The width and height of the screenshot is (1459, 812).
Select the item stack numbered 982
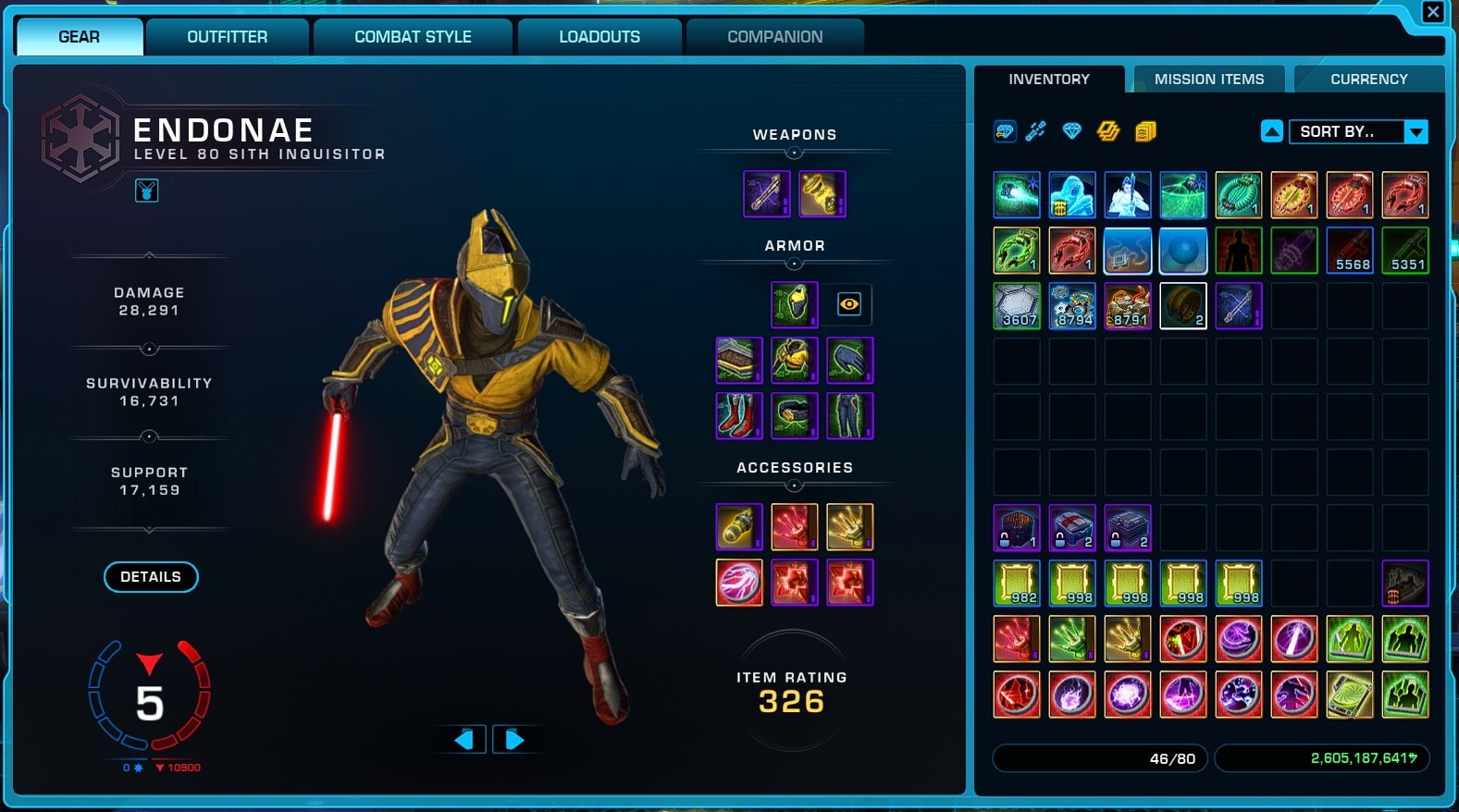pos(1017,584)
